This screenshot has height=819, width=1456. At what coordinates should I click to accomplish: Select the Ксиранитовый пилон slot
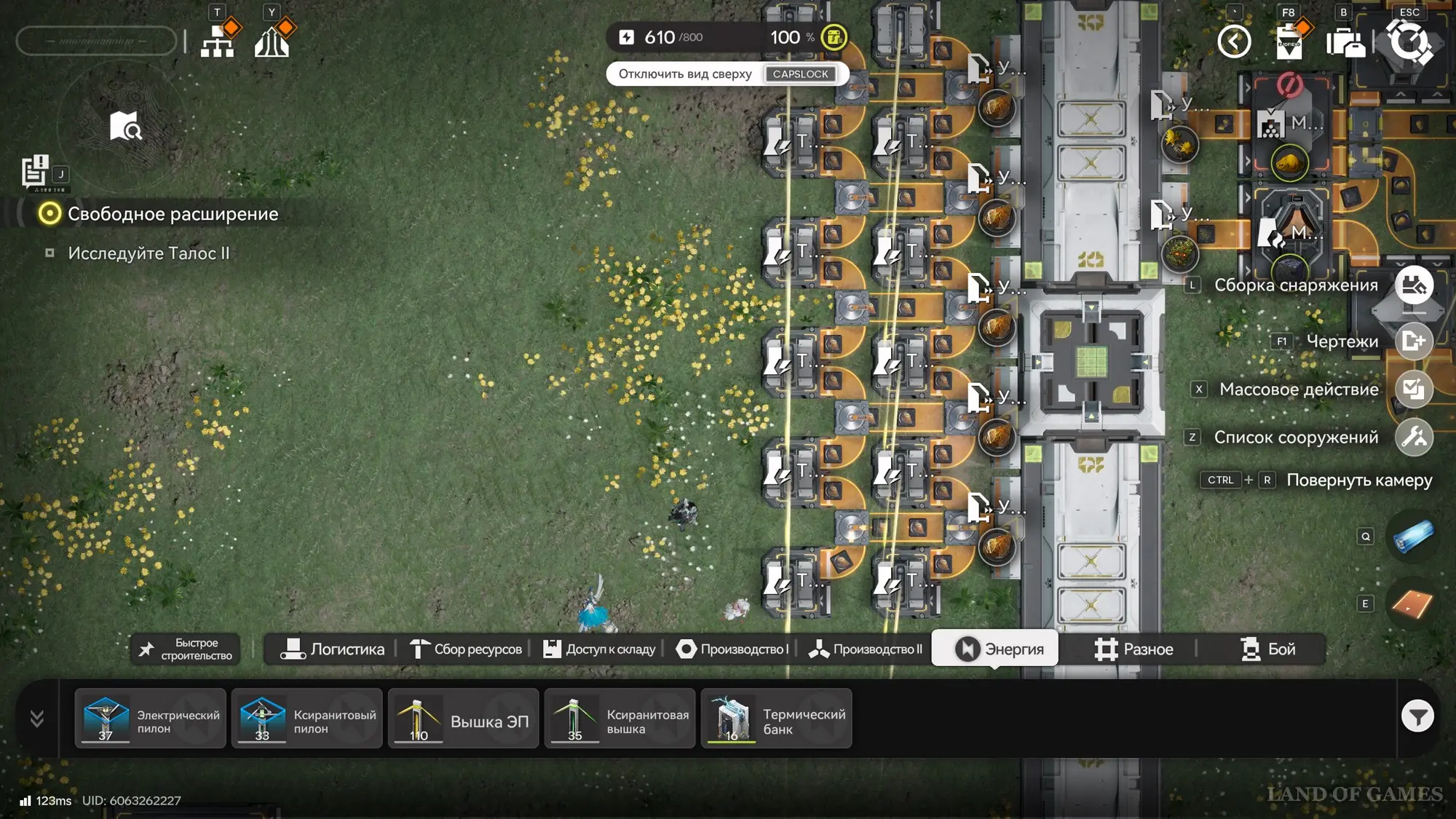307,719
